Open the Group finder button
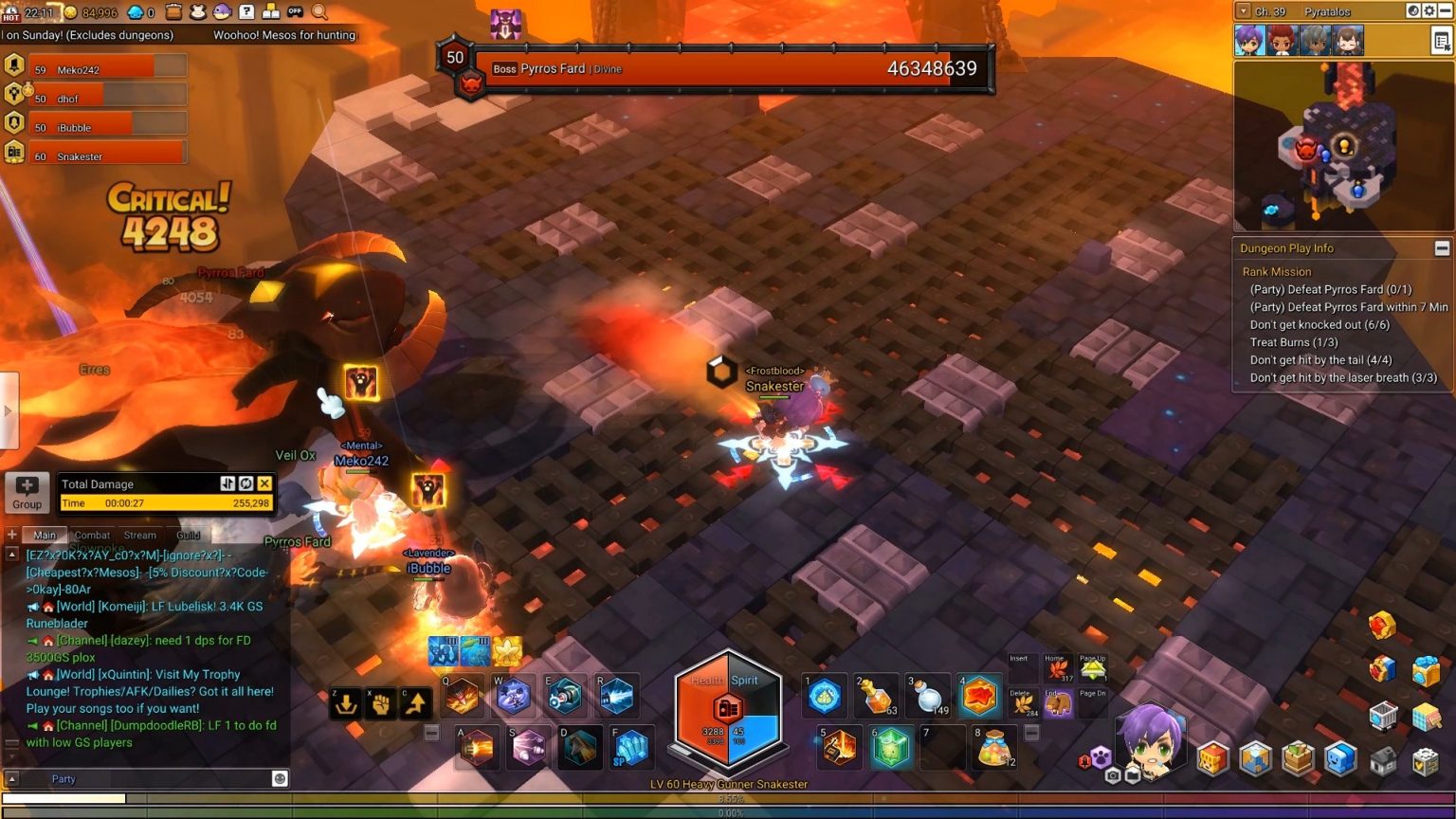This screenshot has width=1456, height=819. (x=27, y=493)
